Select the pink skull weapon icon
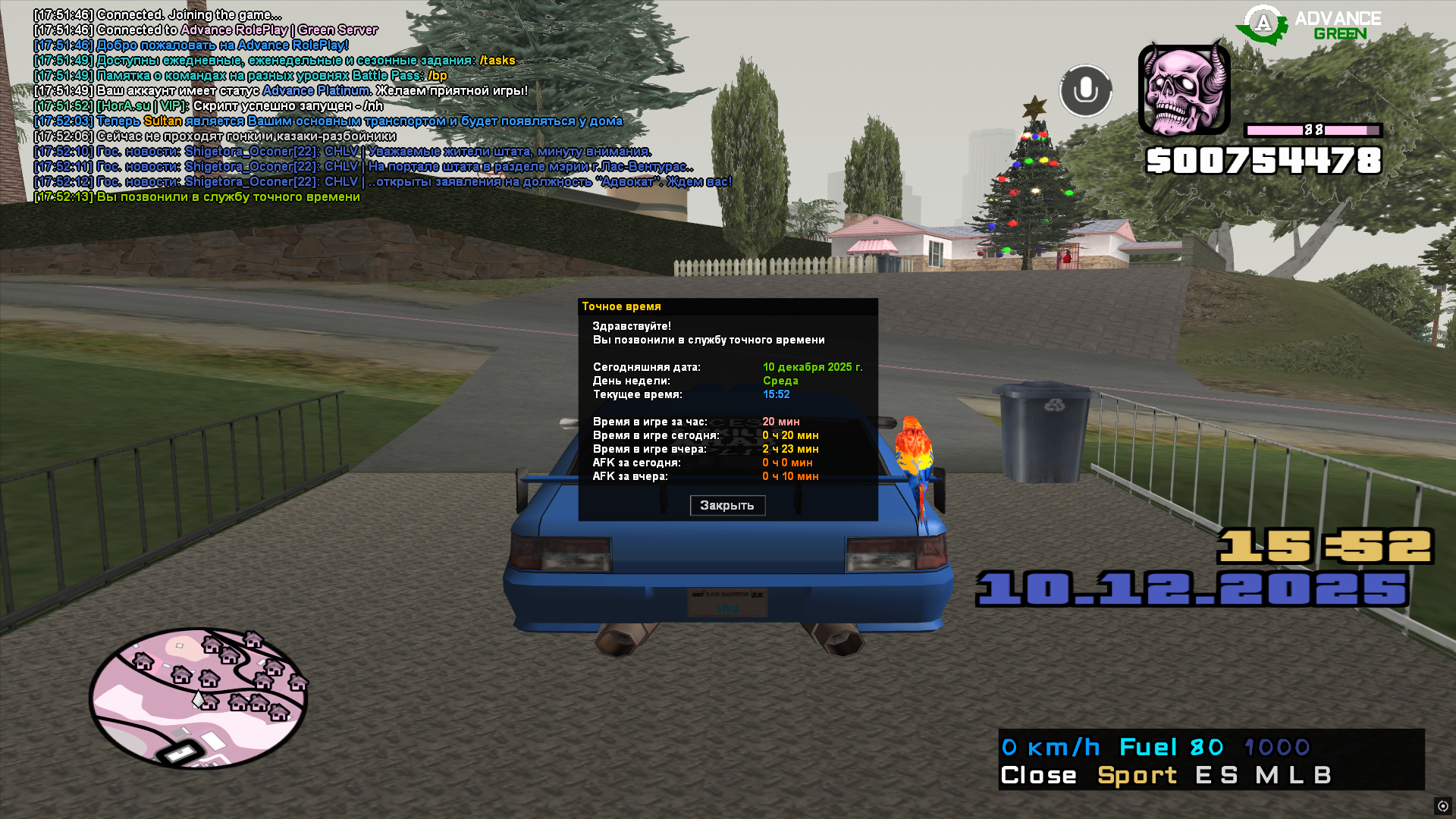This screenshot has height=819, width=1456. pyautogui.click(x=1184, y=90)
